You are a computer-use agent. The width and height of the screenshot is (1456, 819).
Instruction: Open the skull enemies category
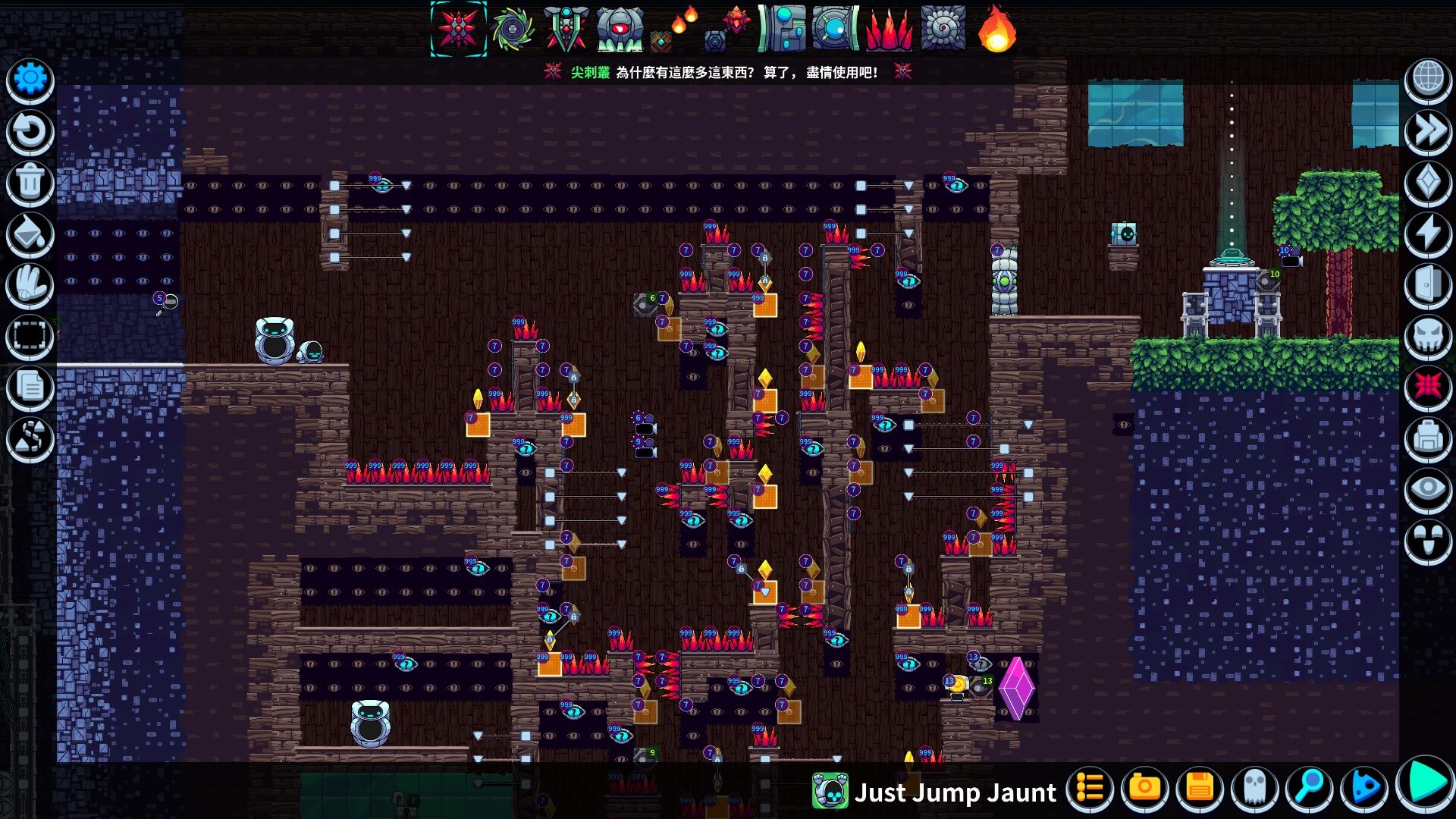pyautogui.click(x=1428, y=336)
